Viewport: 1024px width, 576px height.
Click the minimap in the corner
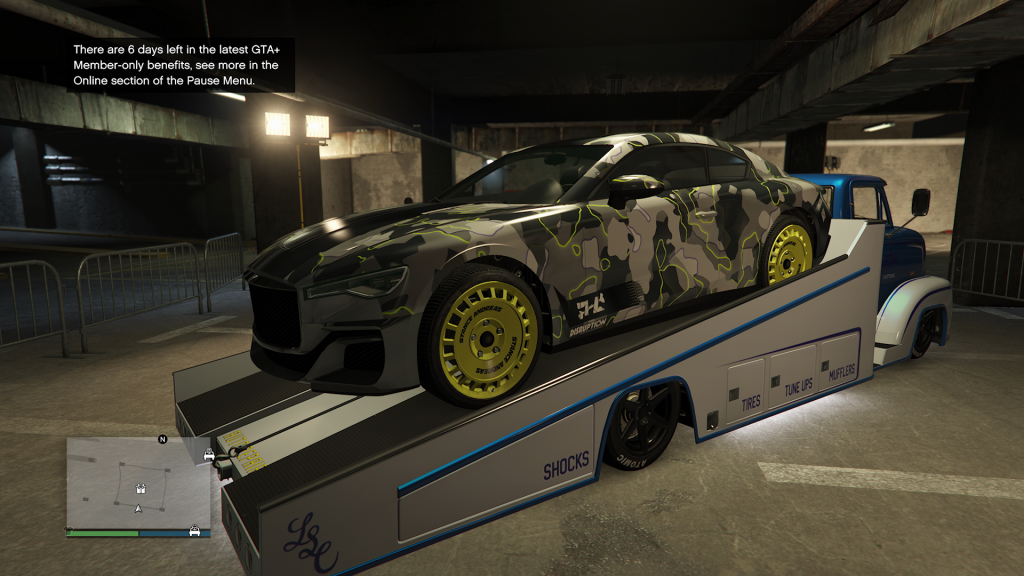point(138,484)
